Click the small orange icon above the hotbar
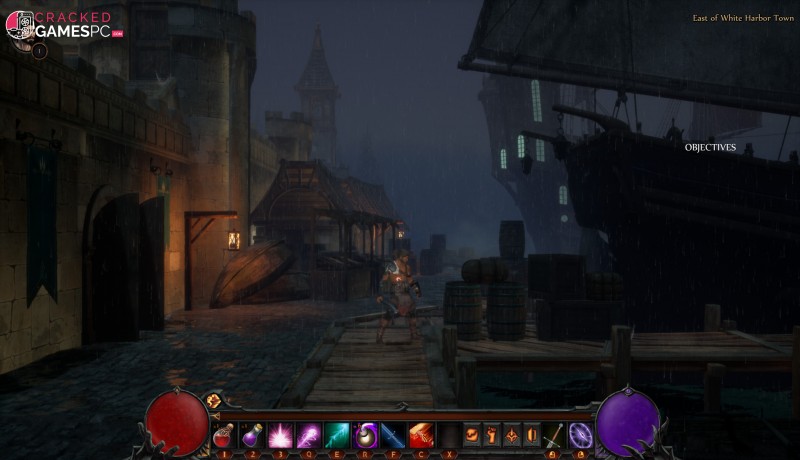Image resolution: width=800 pixels, height=460 pixels. click(x=213, y=401)
